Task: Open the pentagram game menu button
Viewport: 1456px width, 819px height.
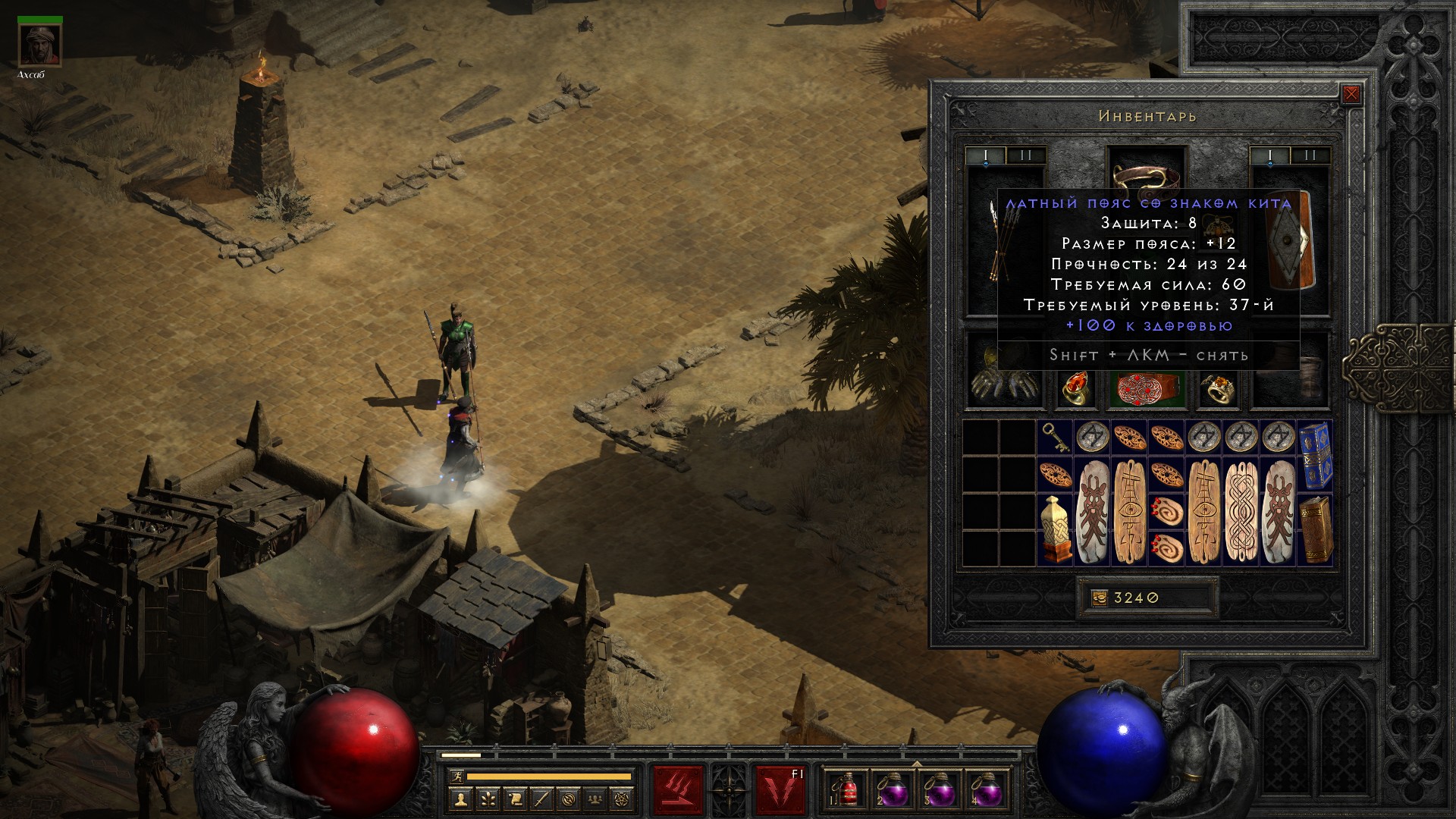Action: point(623,799)
